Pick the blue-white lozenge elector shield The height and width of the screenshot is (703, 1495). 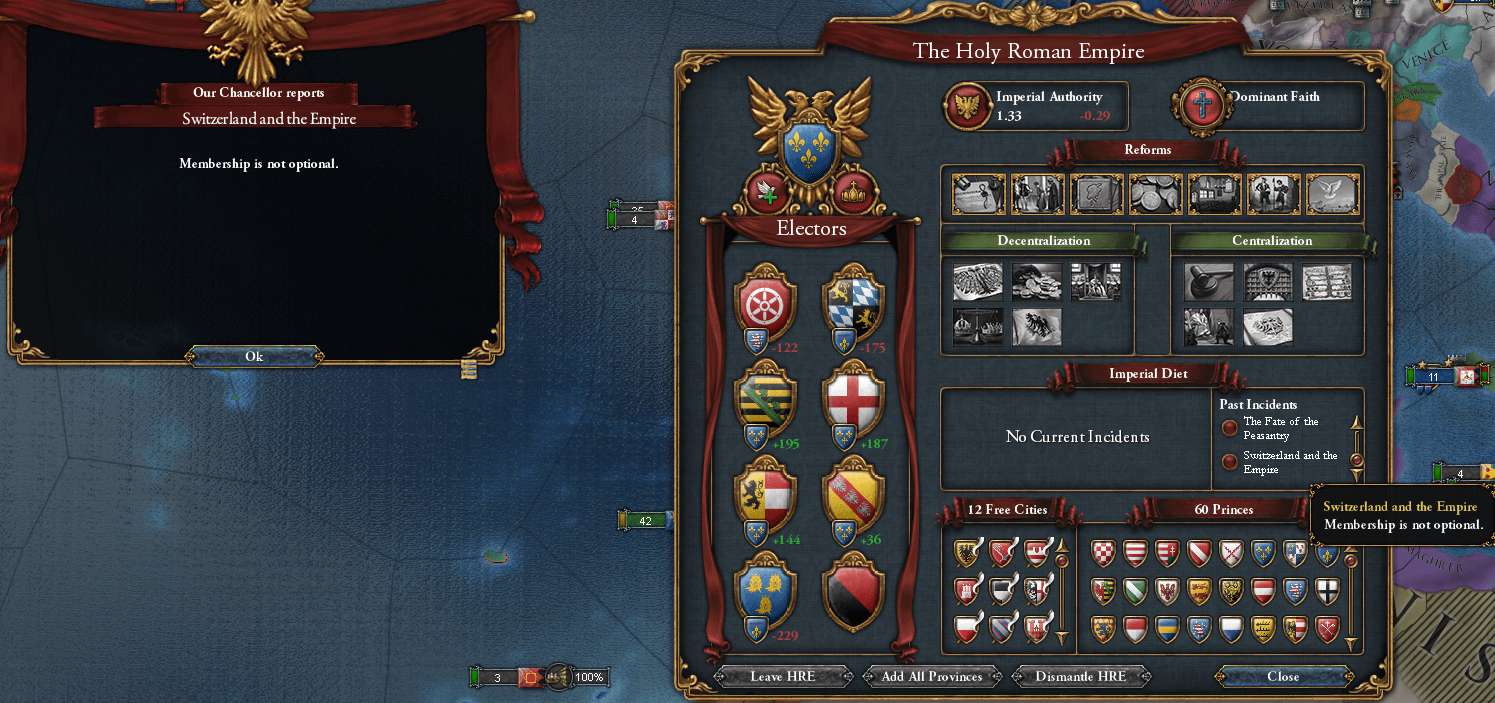pos(852,304)
